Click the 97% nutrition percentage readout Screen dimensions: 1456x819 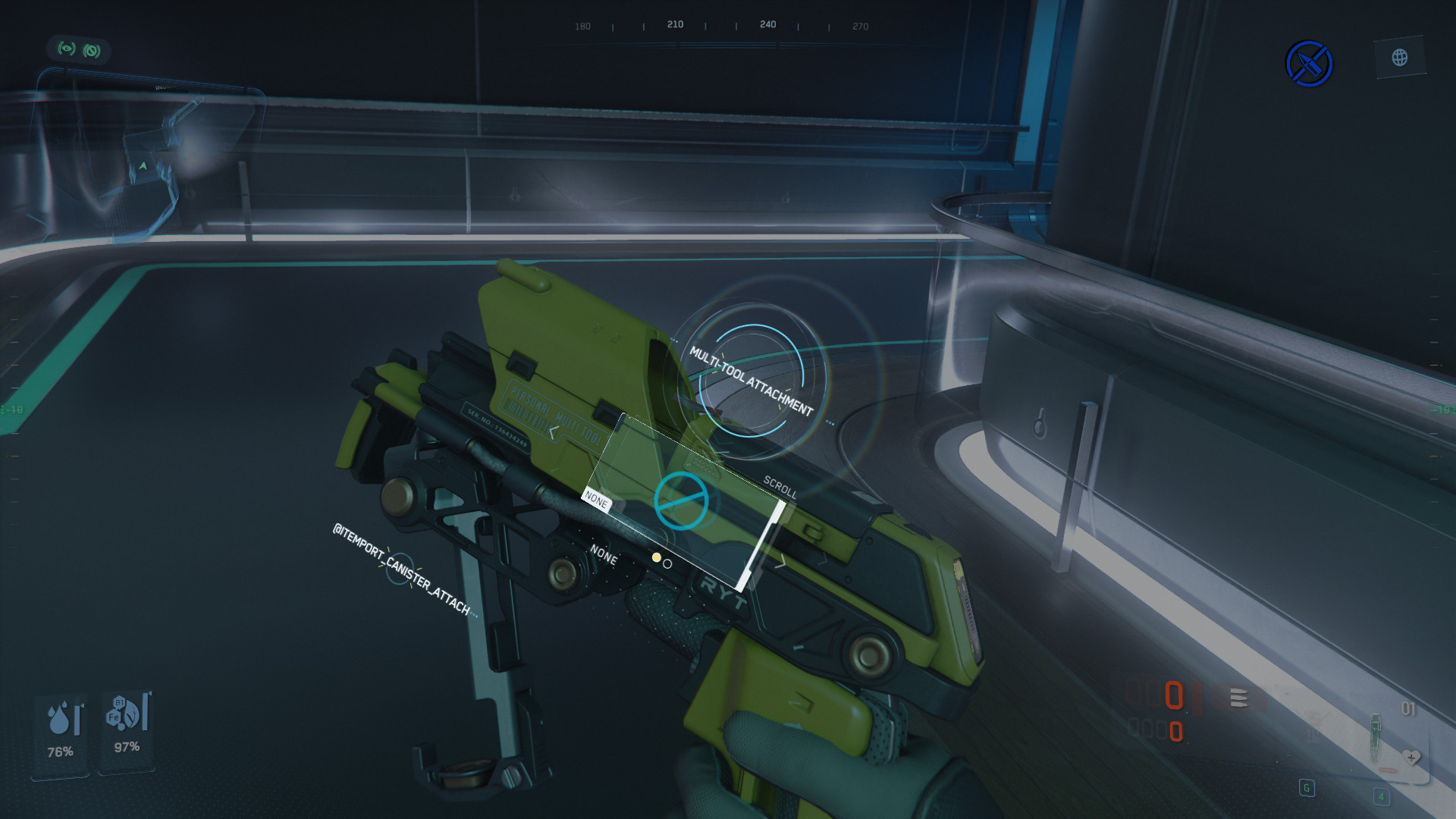pos(126,746)
